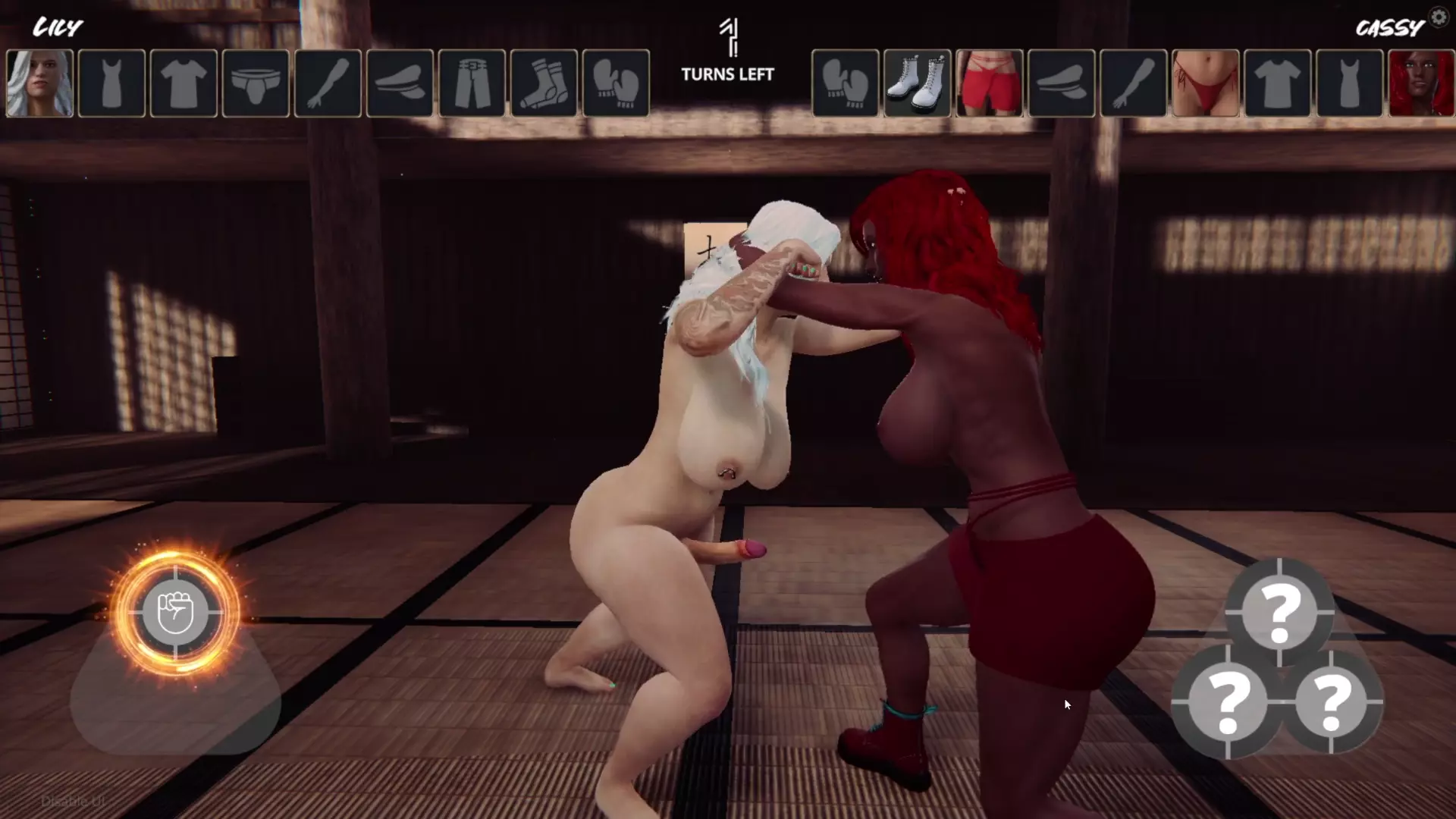
Task: Select Lily's pants clothing slot
Action: click(x=472, y=83)
